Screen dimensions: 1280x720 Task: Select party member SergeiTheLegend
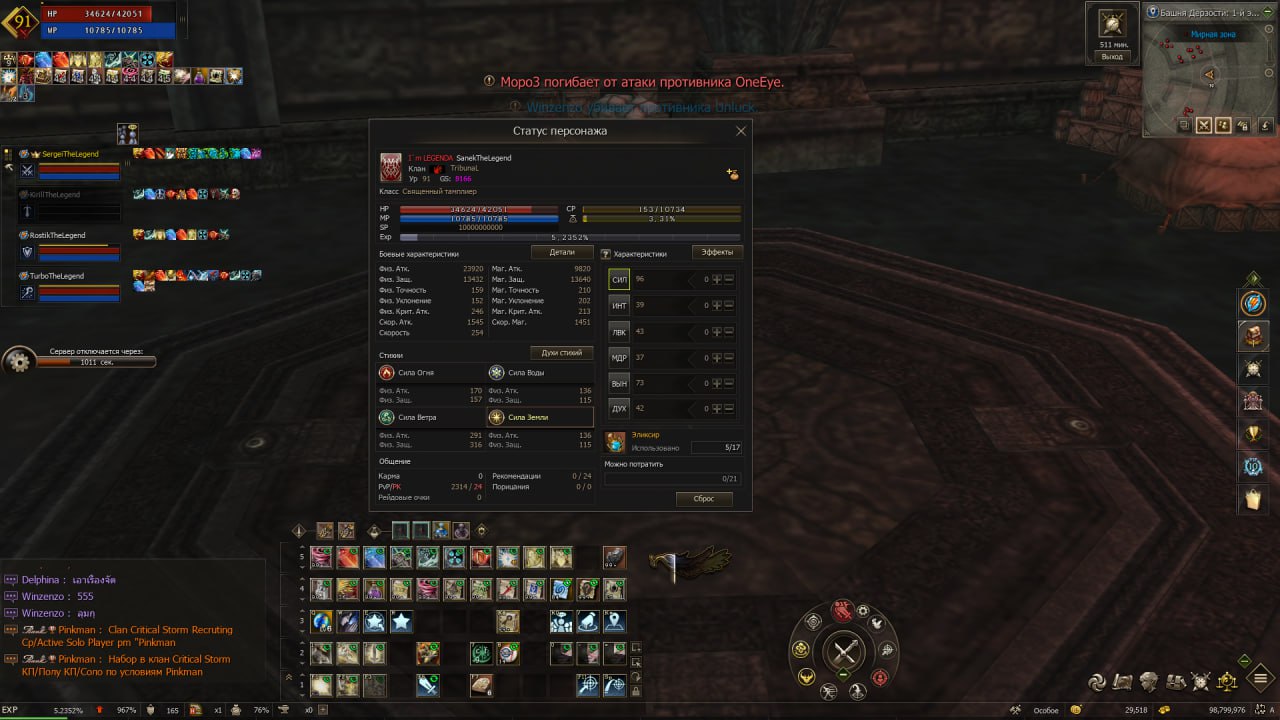tap(70, 154)
